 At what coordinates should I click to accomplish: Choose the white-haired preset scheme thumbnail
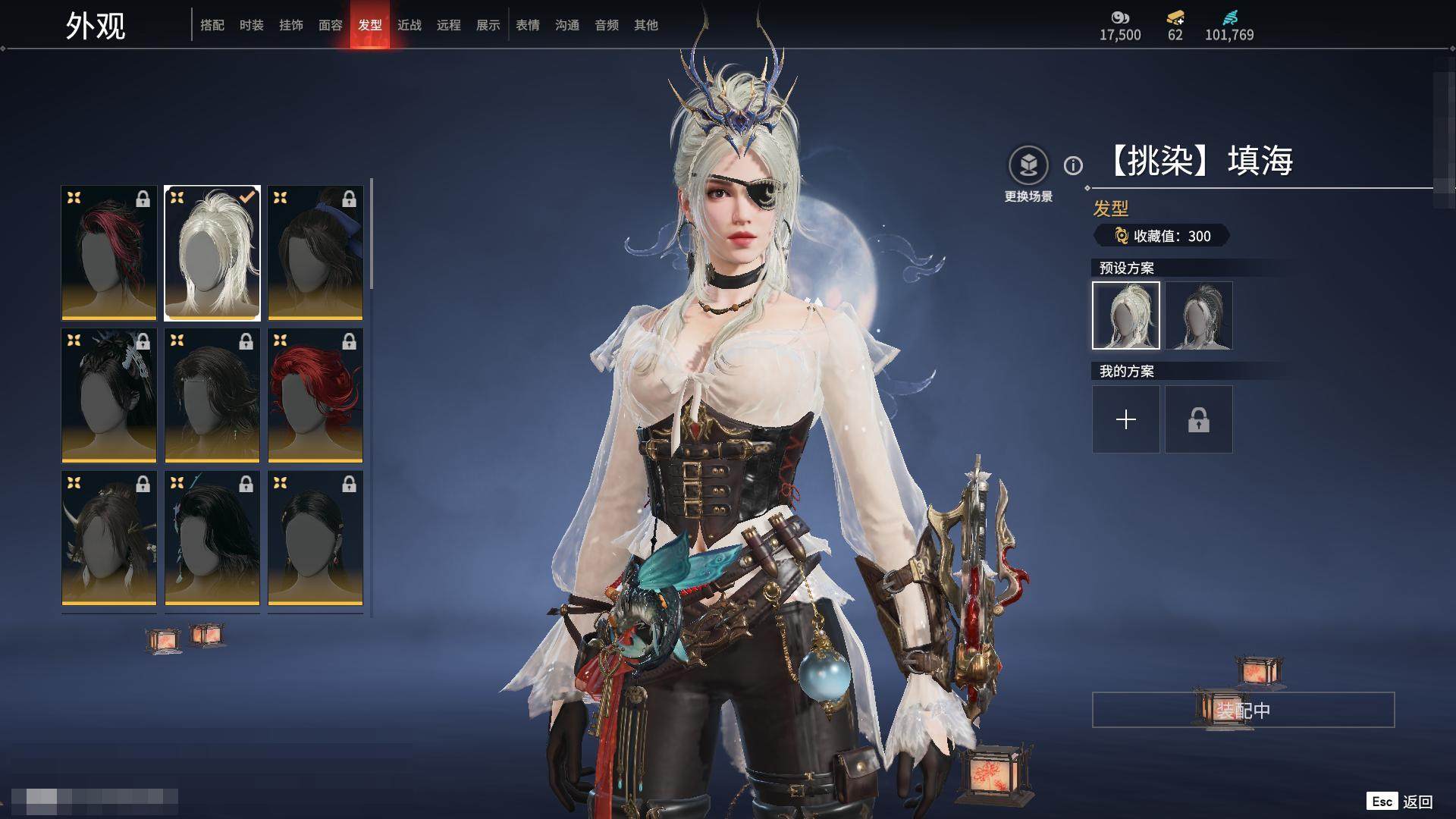(1126, 315)
